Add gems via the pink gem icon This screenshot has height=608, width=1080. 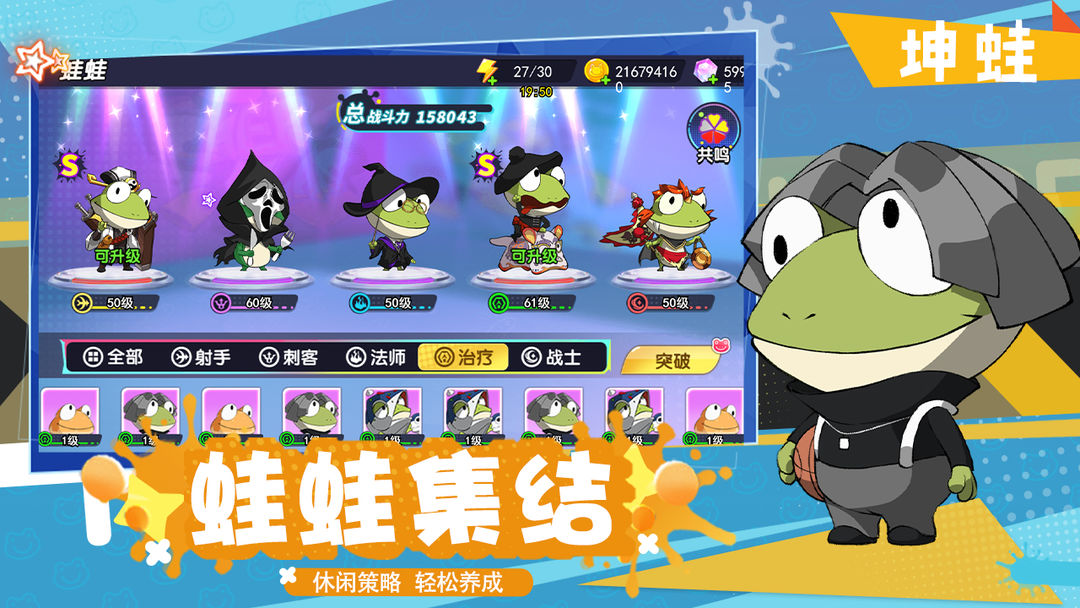click(707, 72)
